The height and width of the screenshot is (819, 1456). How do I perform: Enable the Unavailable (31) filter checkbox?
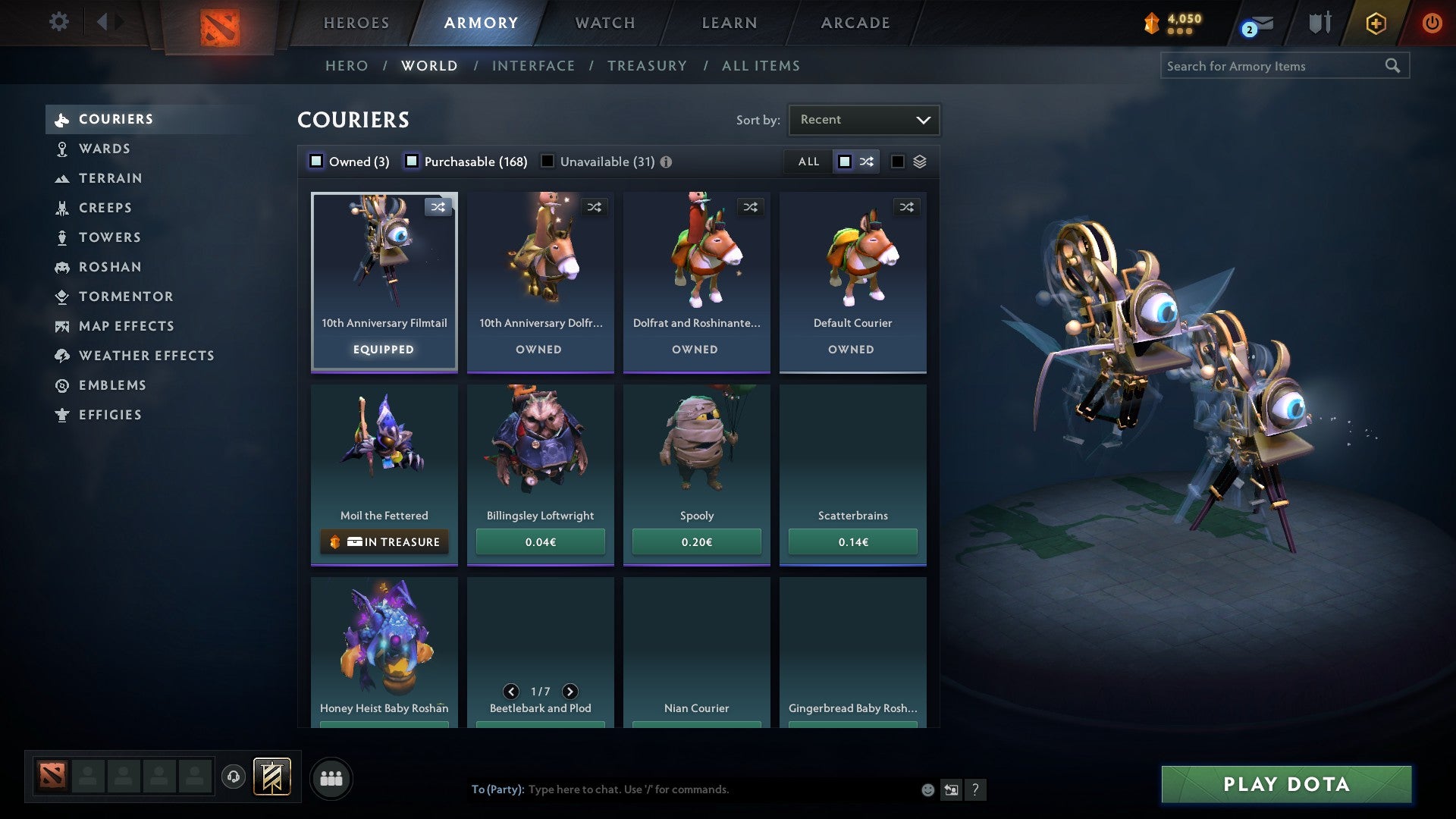point(548,161)
